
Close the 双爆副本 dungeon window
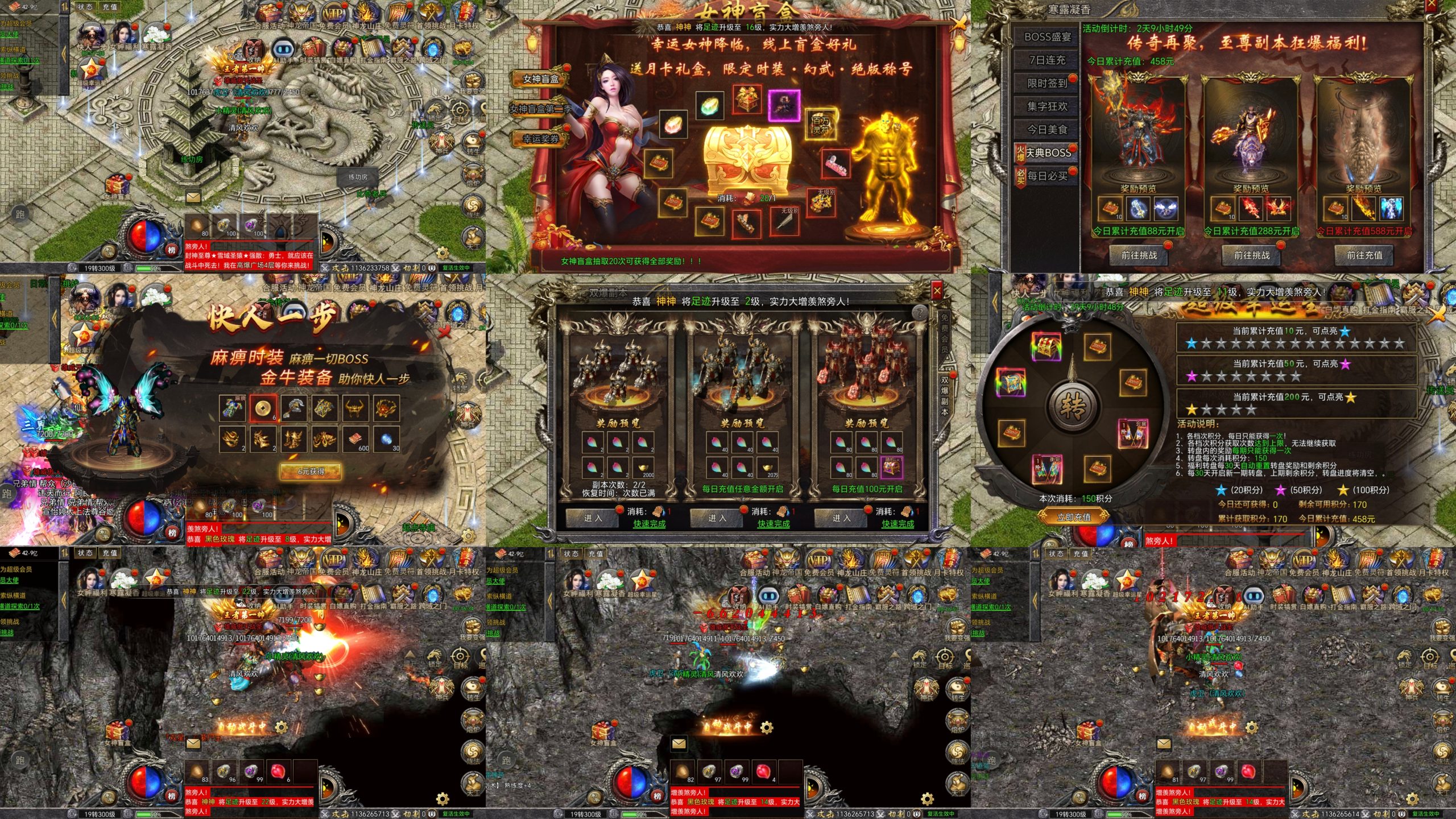pyautogui.click(x=937, y=291)
